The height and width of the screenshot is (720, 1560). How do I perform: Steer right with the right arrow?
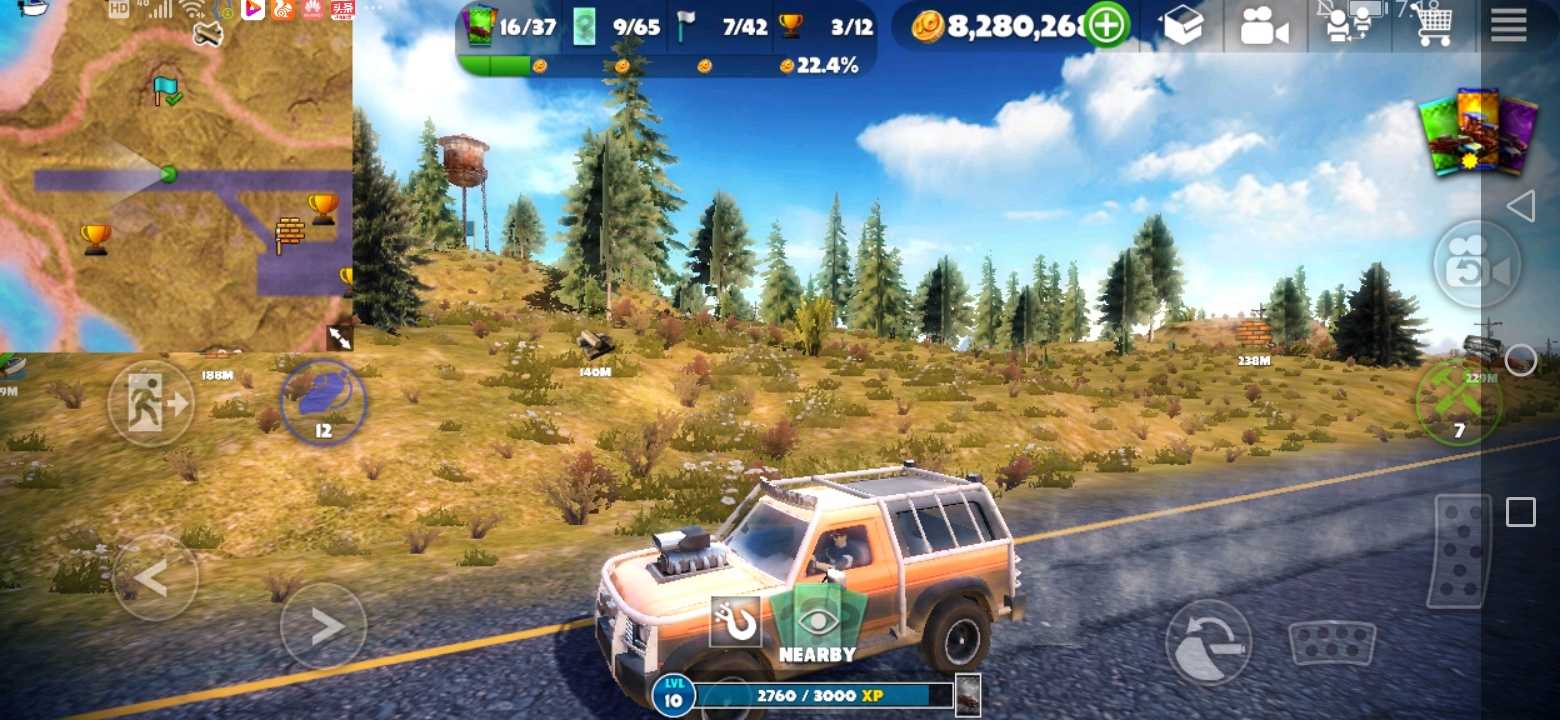323,626
